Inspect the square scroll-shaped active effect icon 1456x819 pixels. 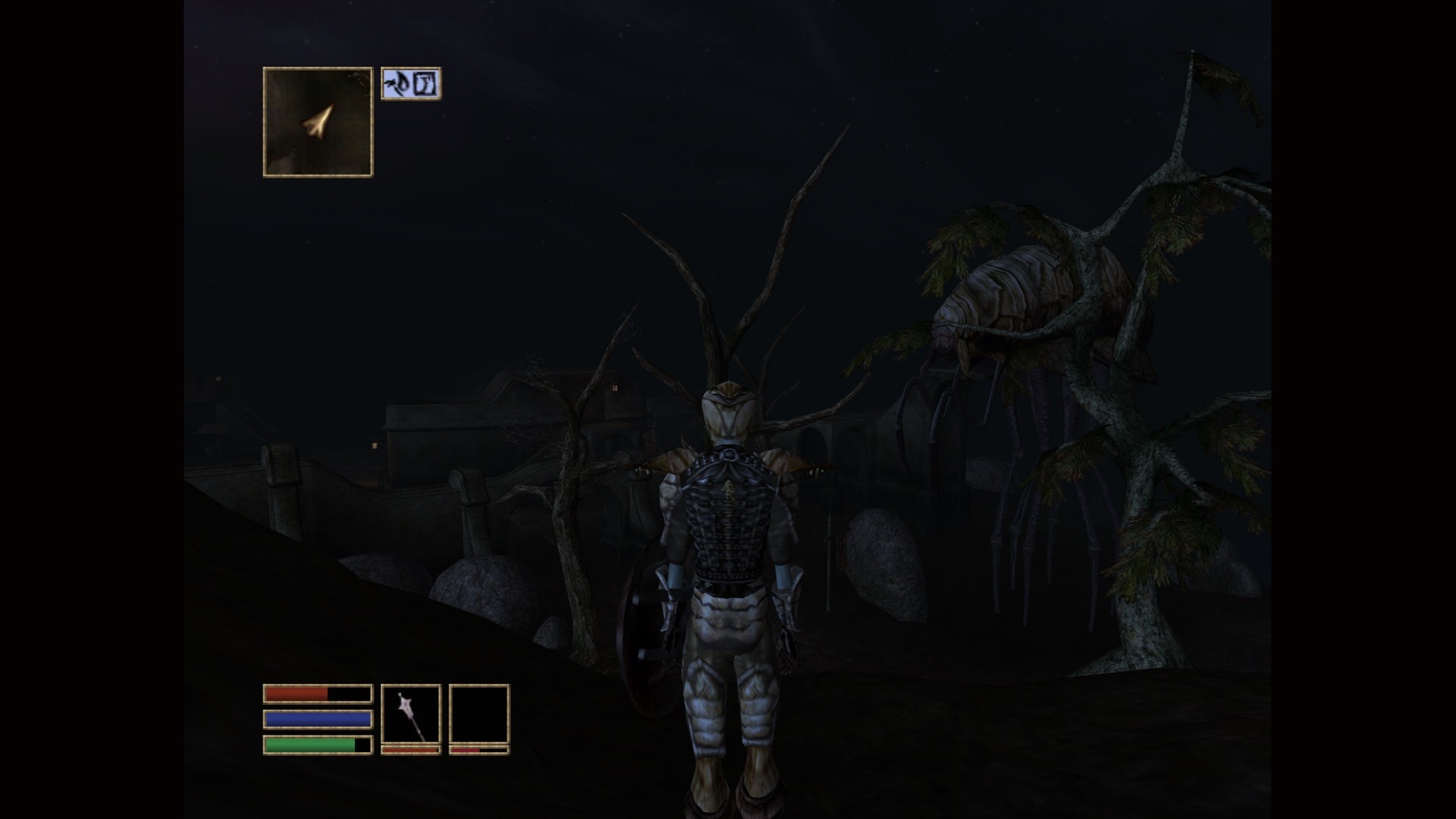426,83
